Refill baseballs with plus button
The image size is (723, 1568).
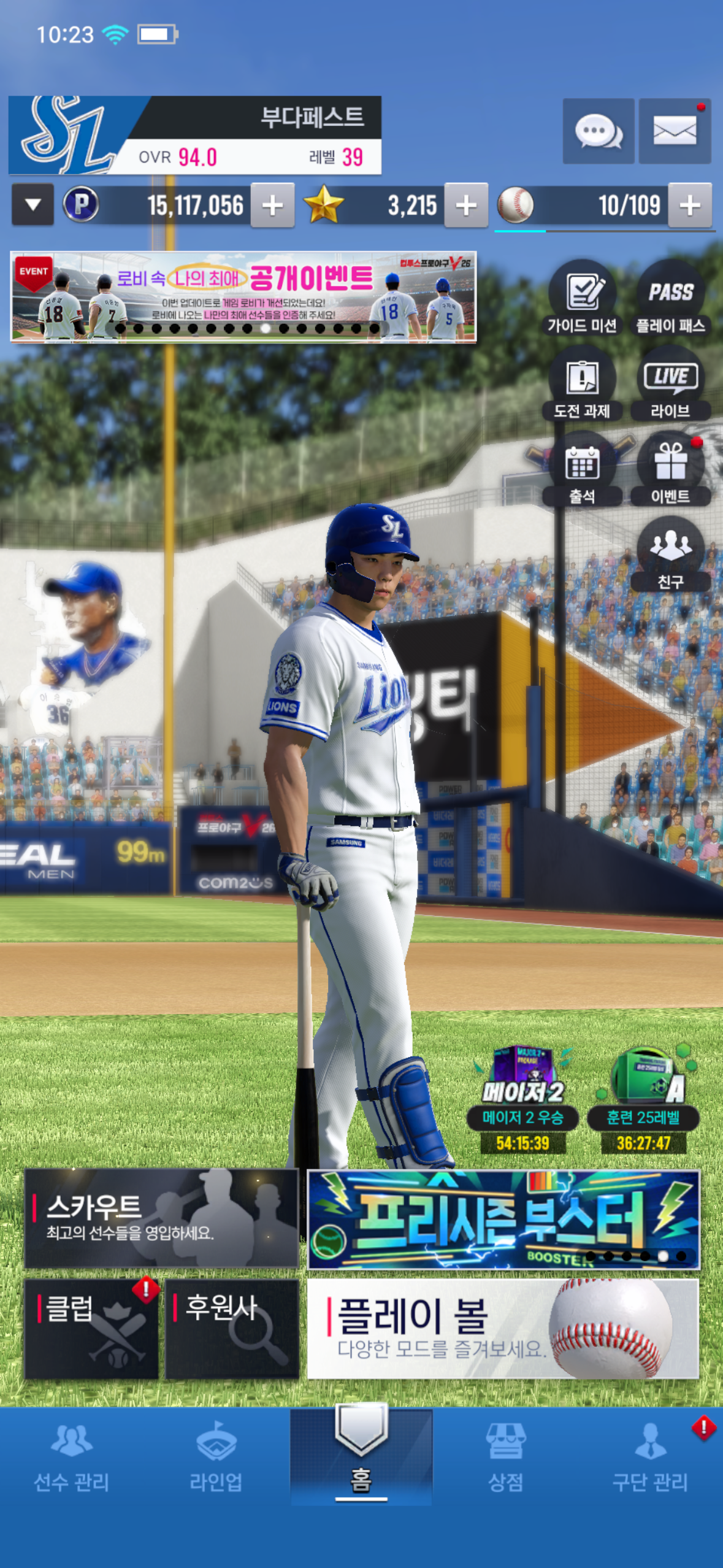(690, 206)
